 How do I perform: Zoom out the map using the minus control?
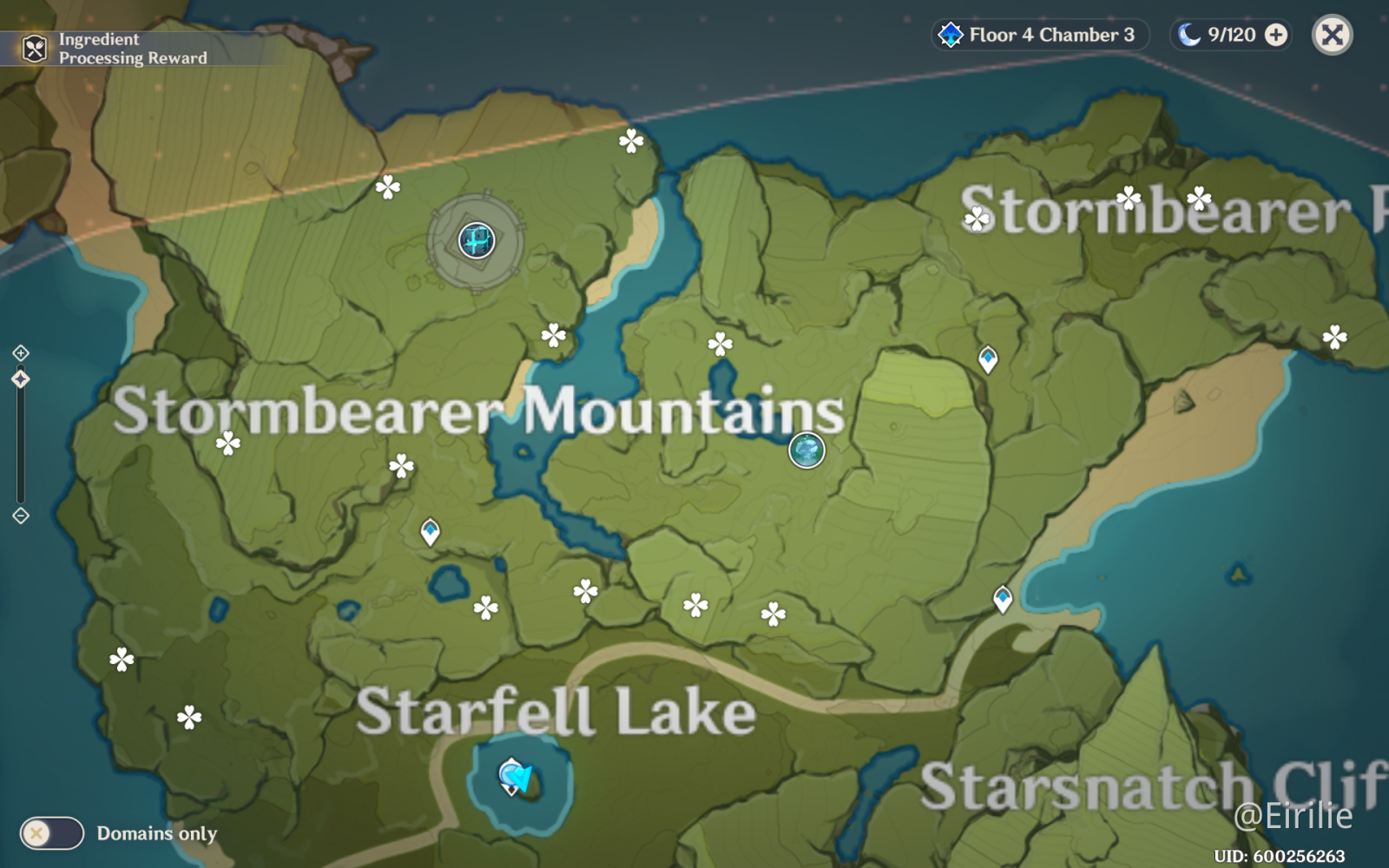tap(21, 516)
